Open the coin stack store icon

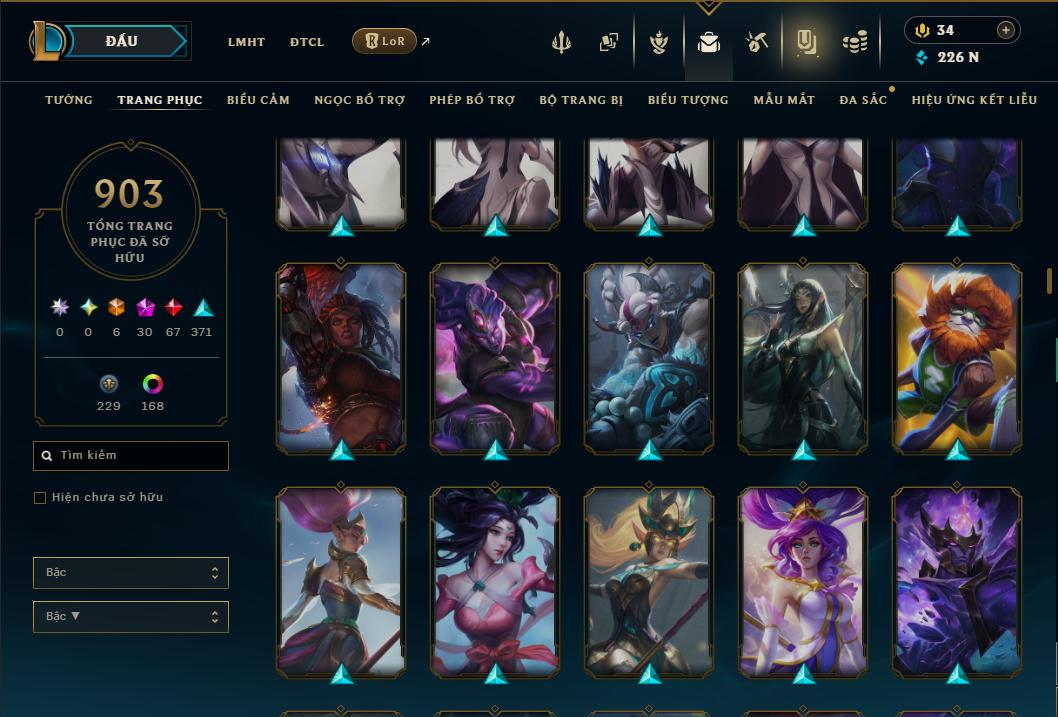click(854, 42)
